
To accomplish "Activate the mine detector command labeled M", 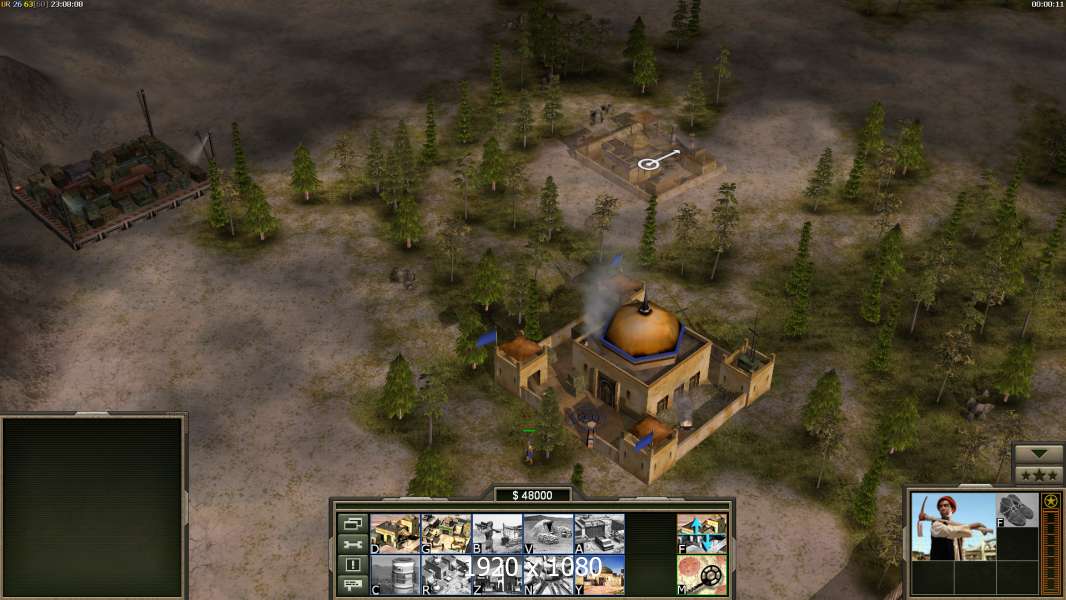I will [702, 574].
